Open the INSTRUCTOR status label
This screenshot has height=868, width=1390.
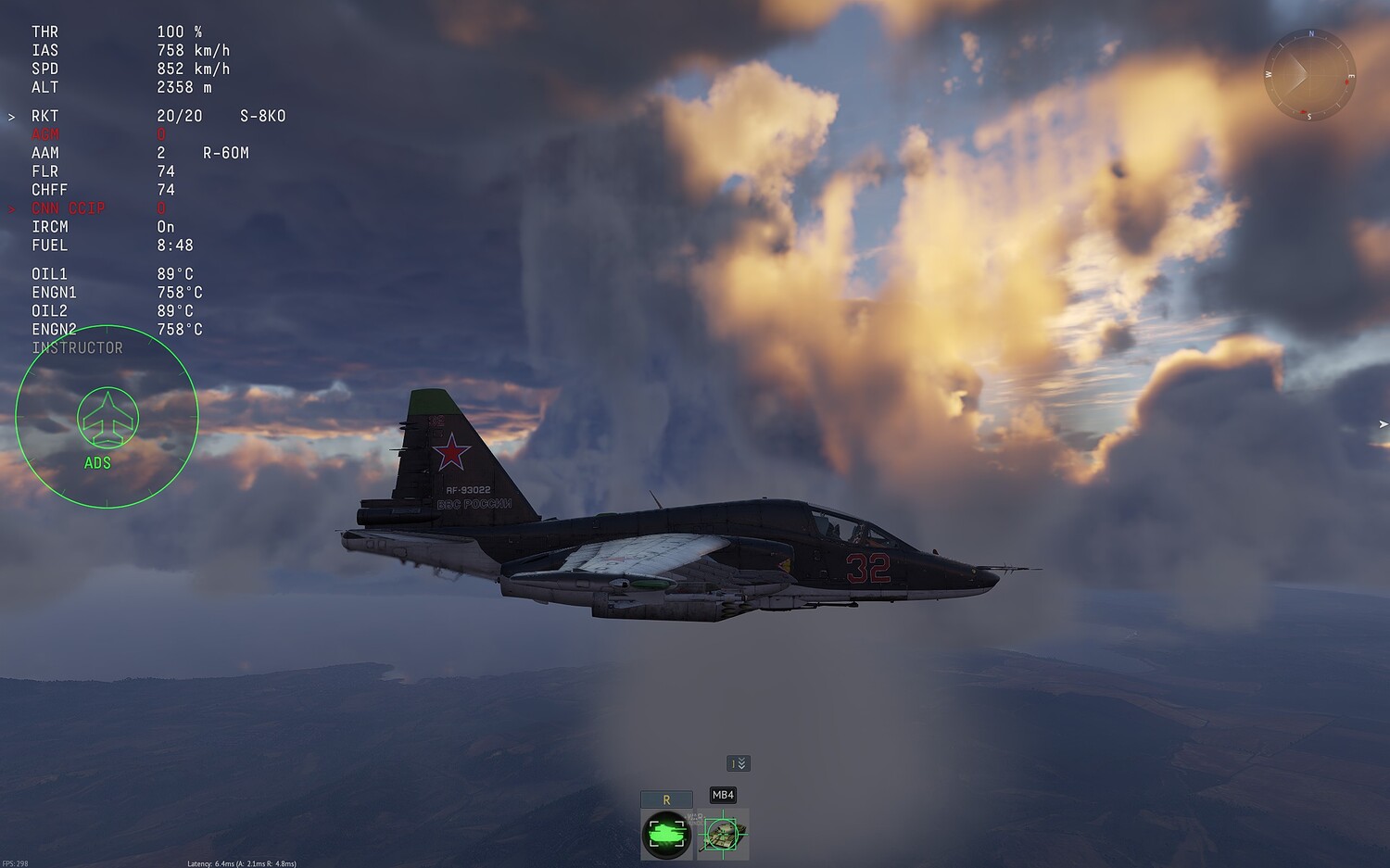(x=77, y=347)
